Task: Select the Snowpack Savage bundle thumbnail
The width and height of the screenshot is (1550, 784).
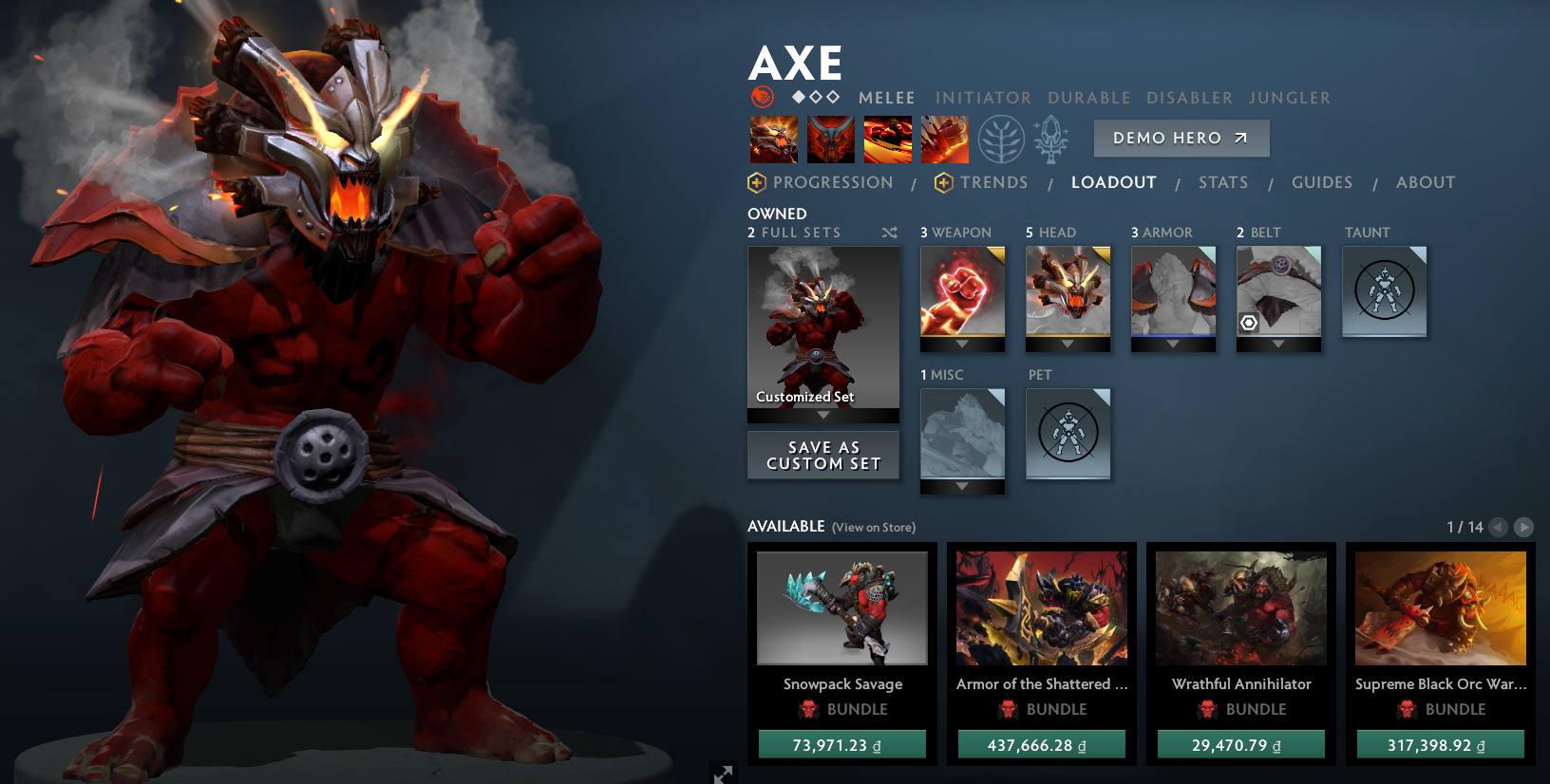Action: point(841,608)
